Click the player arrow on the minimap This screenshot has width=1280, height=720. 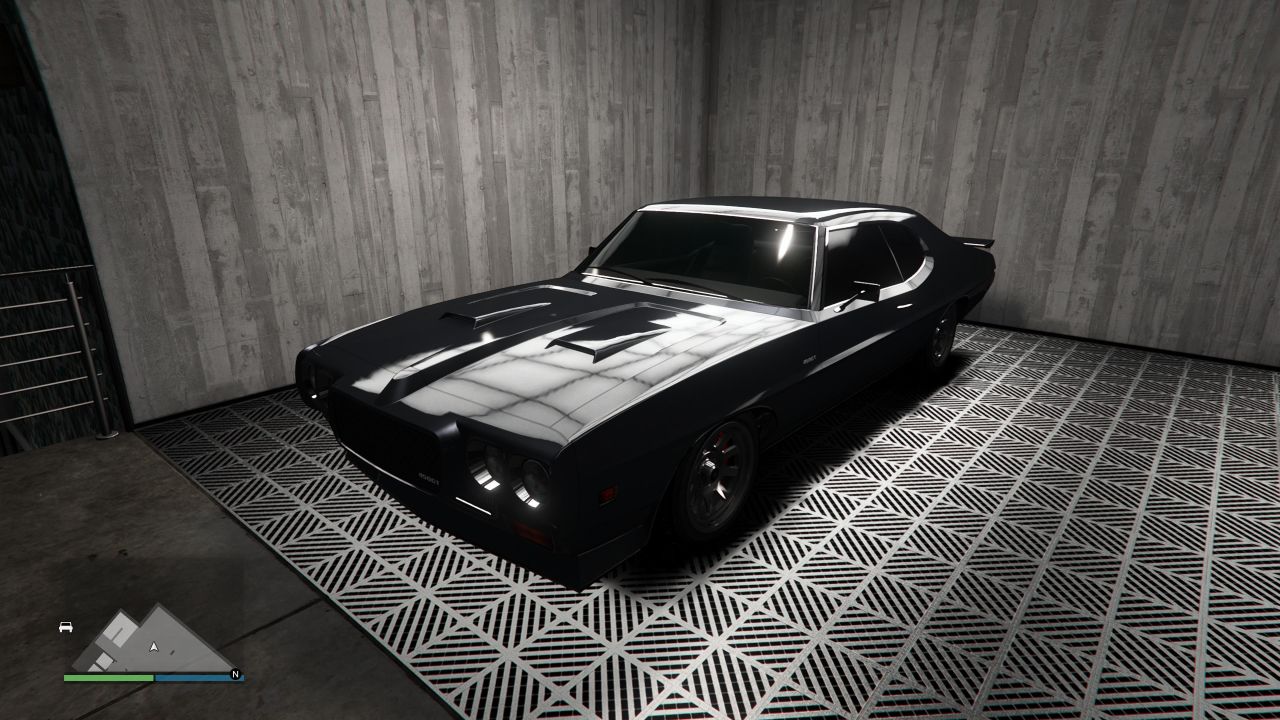[153, 648]
